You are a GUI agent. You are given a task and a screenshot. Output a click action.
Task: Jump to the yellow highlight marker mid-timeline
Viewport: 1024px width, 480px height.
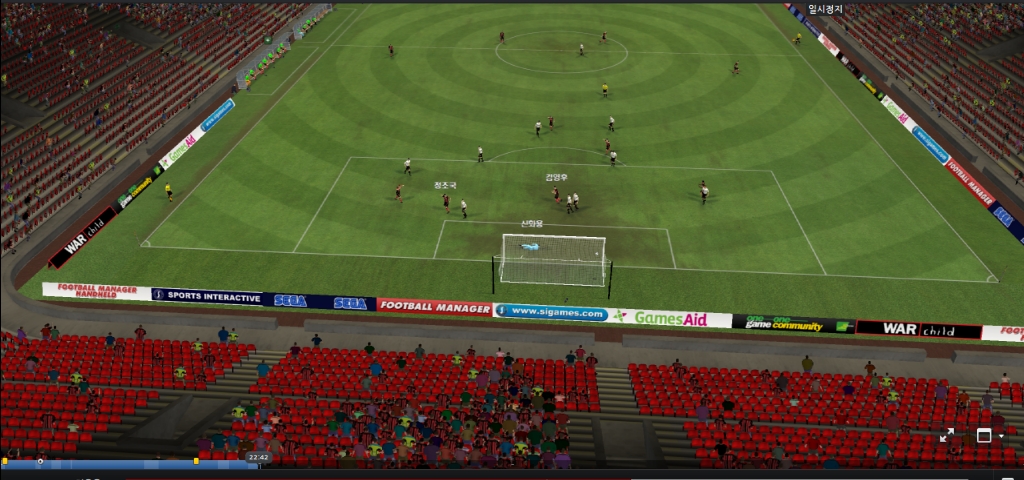(196, 461)
